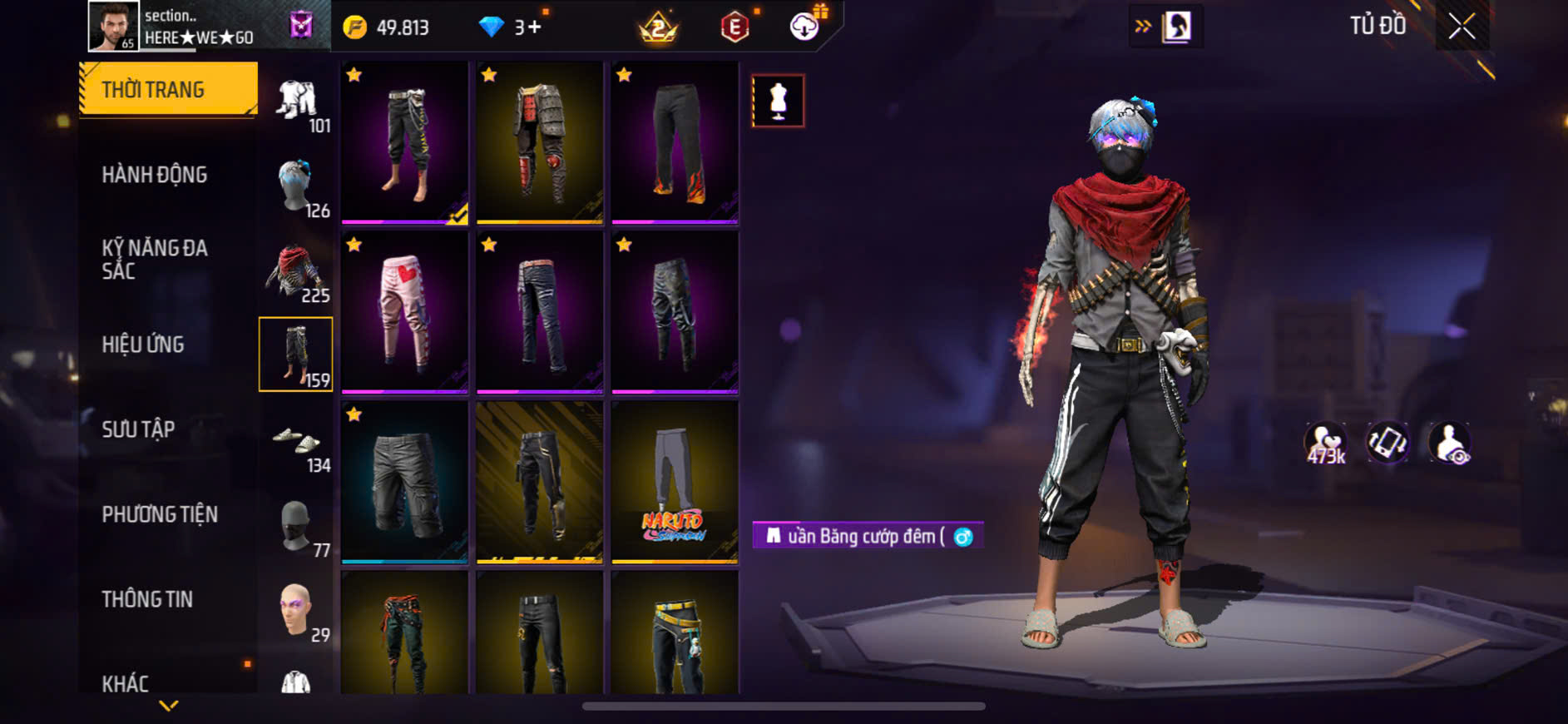Open the SƯU TẬP tab
Viewport: 1568px width, 724px height.
(138, 429)
